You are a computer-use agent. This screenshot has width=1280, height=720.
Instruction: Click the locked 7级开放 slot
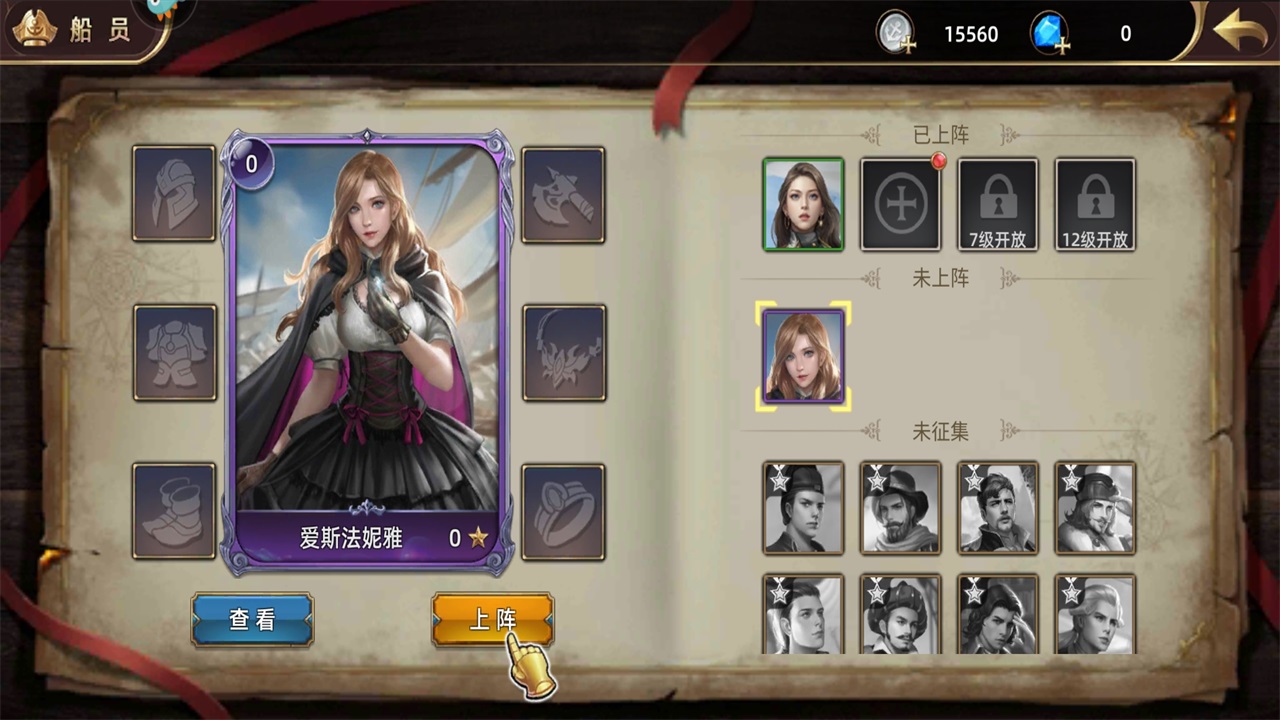996,203
